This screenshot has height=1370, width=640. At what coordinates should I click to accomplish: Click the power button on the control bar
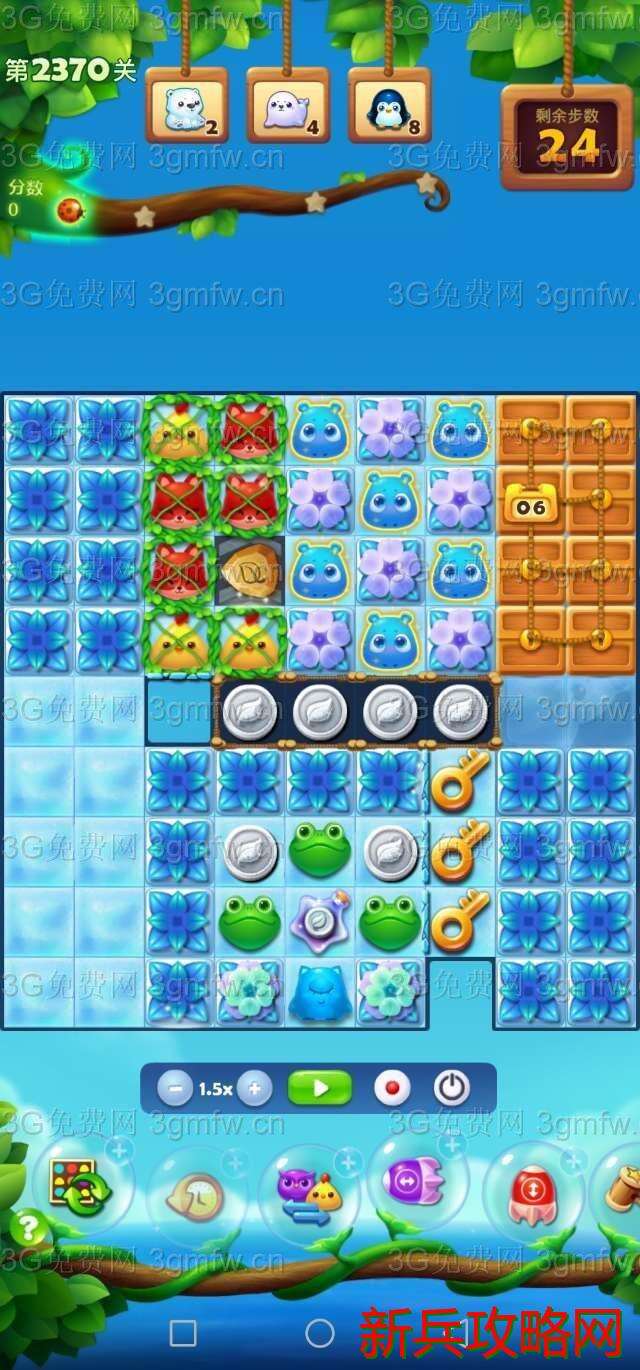click(451, 1088)
